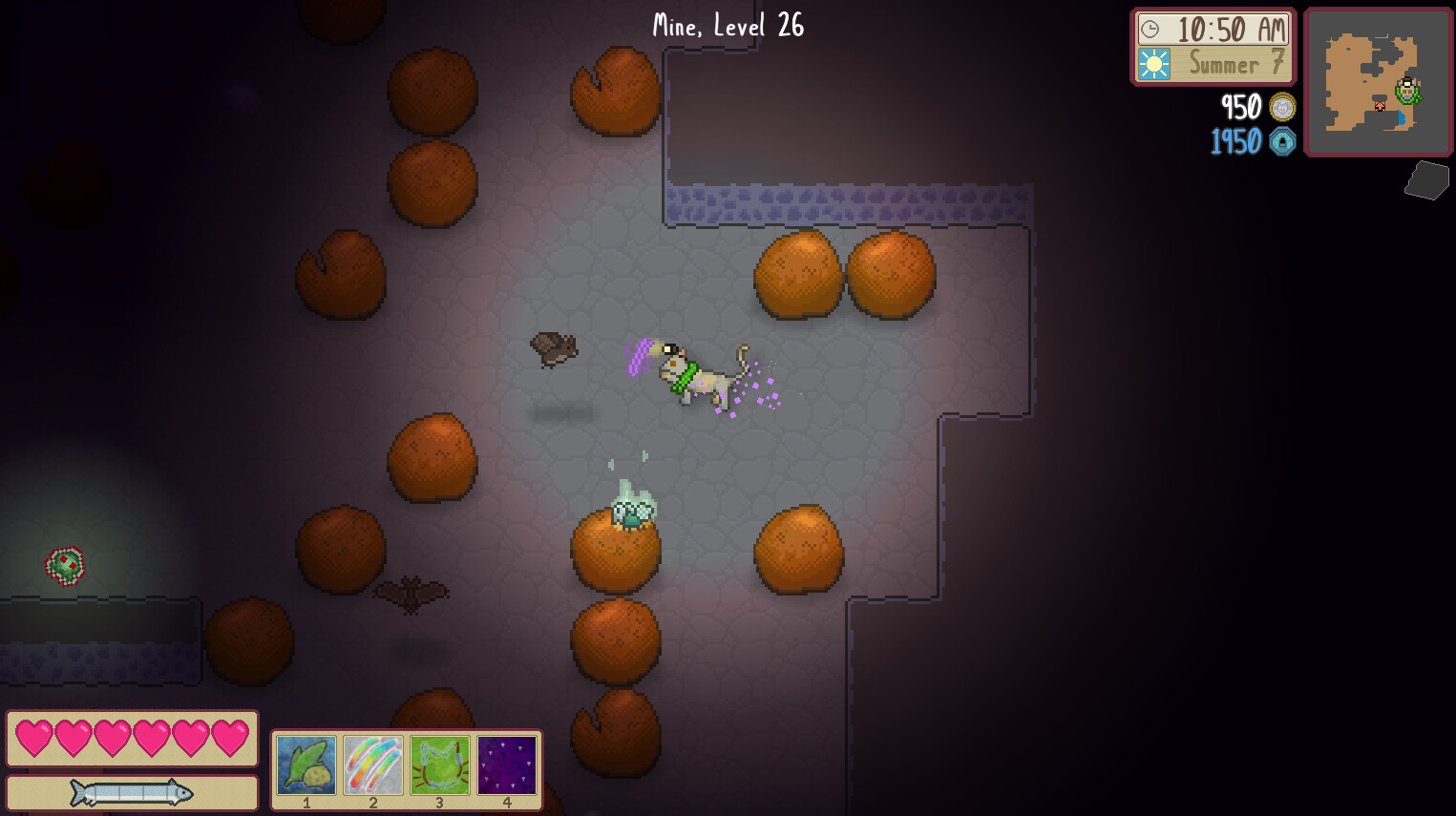Select the herb ability in hotbar slot 1
The width and height of the screenshot is (1456, 816).
click(306, 762)
